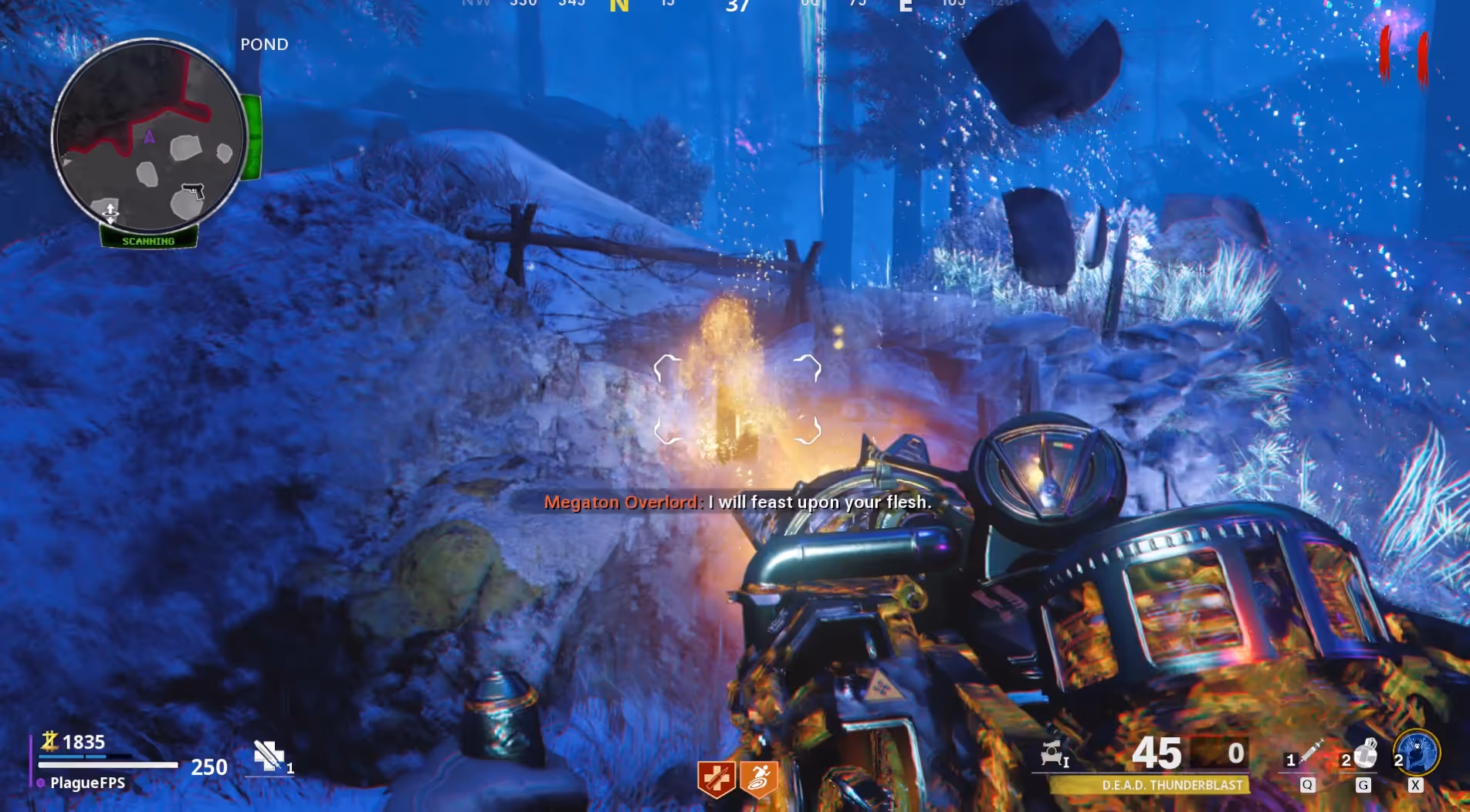
Task: Click the circular minimap
Action: (x=149, y=137)
